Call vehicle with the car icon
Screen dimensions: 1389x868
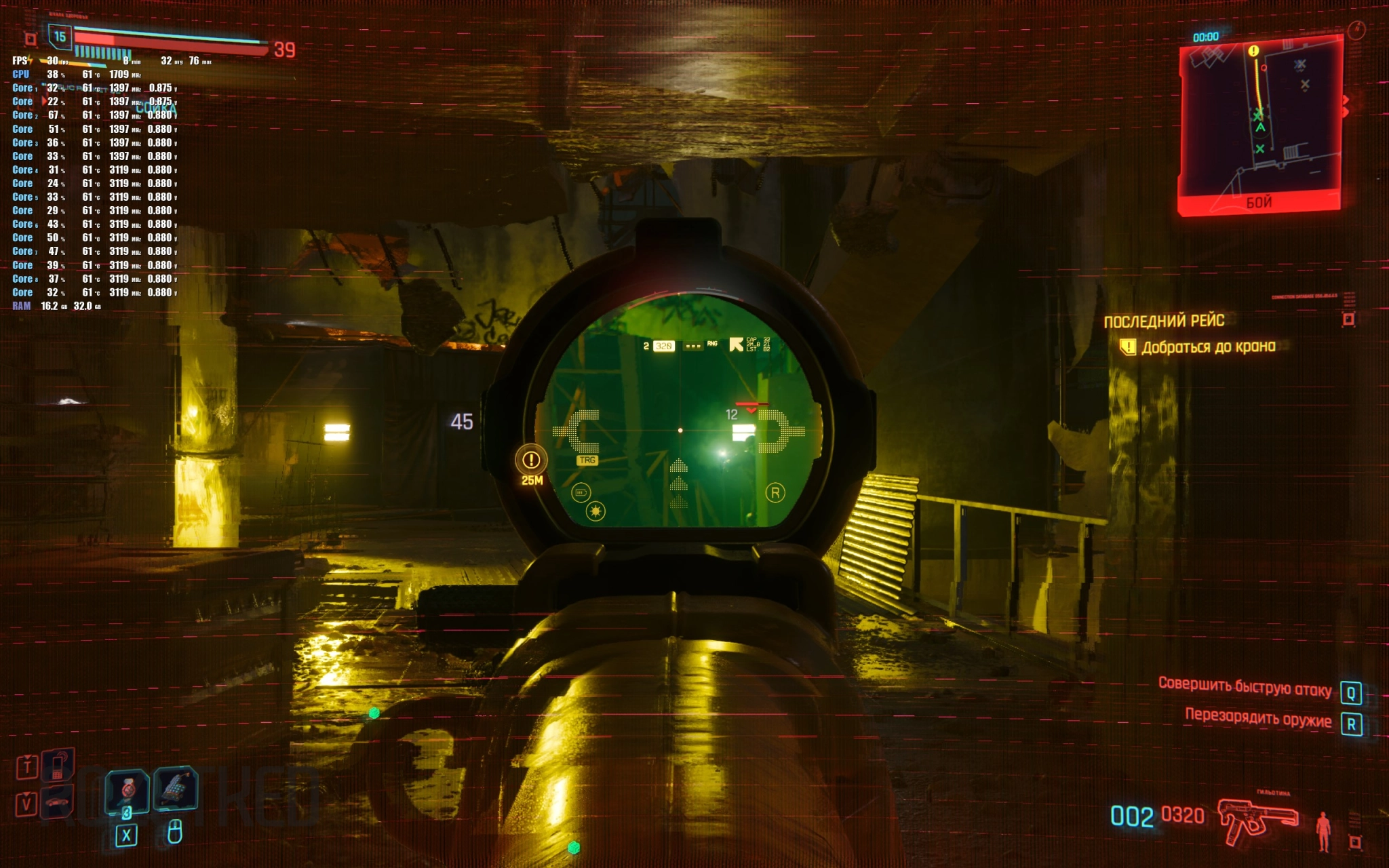tap(57, 802)
